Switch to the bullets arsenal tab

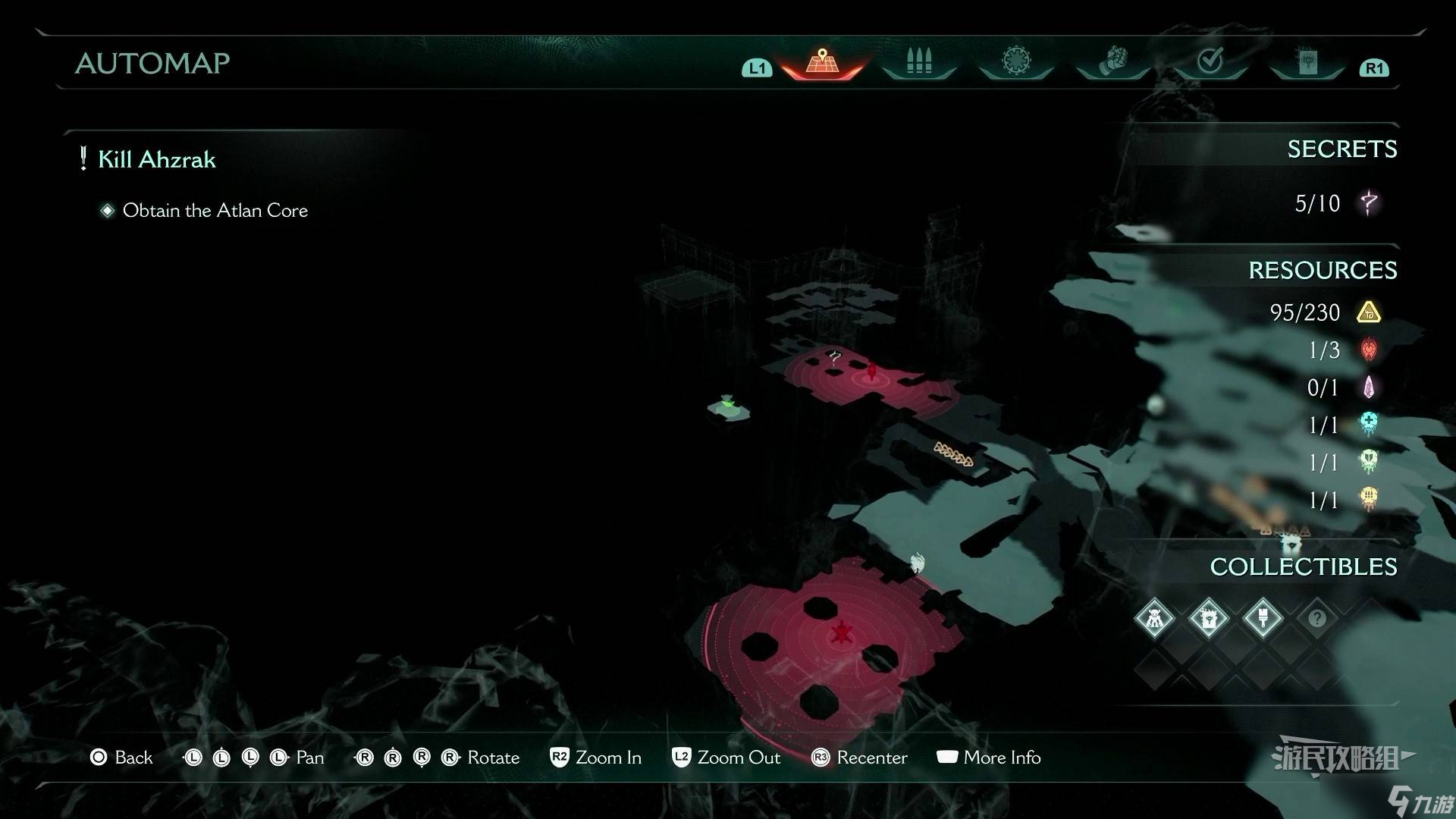point(918,61)
